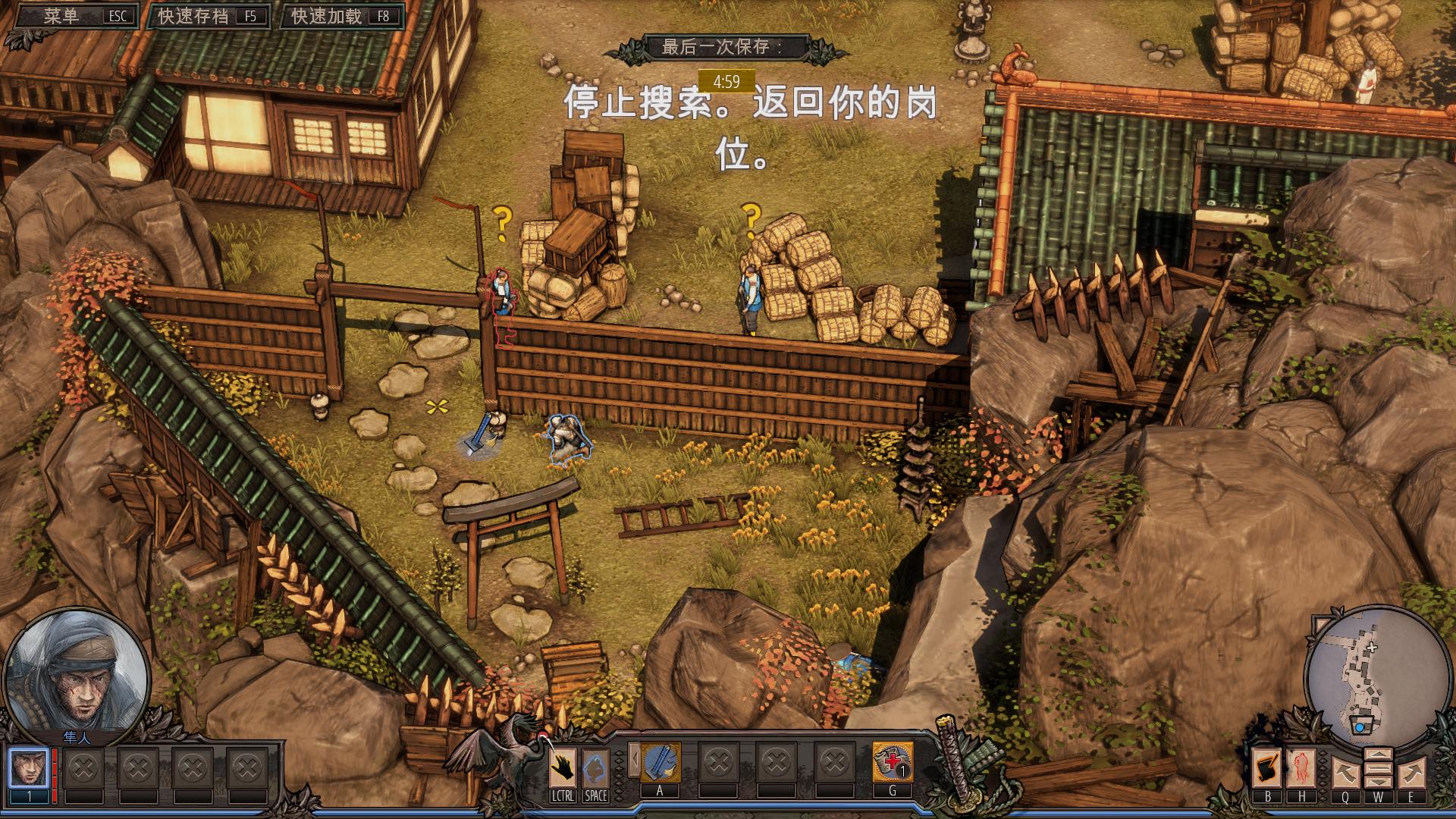Viewport: 1456px width, 819px height.
Task: Open the scroll and quill log icon
Action: [x=1266, y=768]
